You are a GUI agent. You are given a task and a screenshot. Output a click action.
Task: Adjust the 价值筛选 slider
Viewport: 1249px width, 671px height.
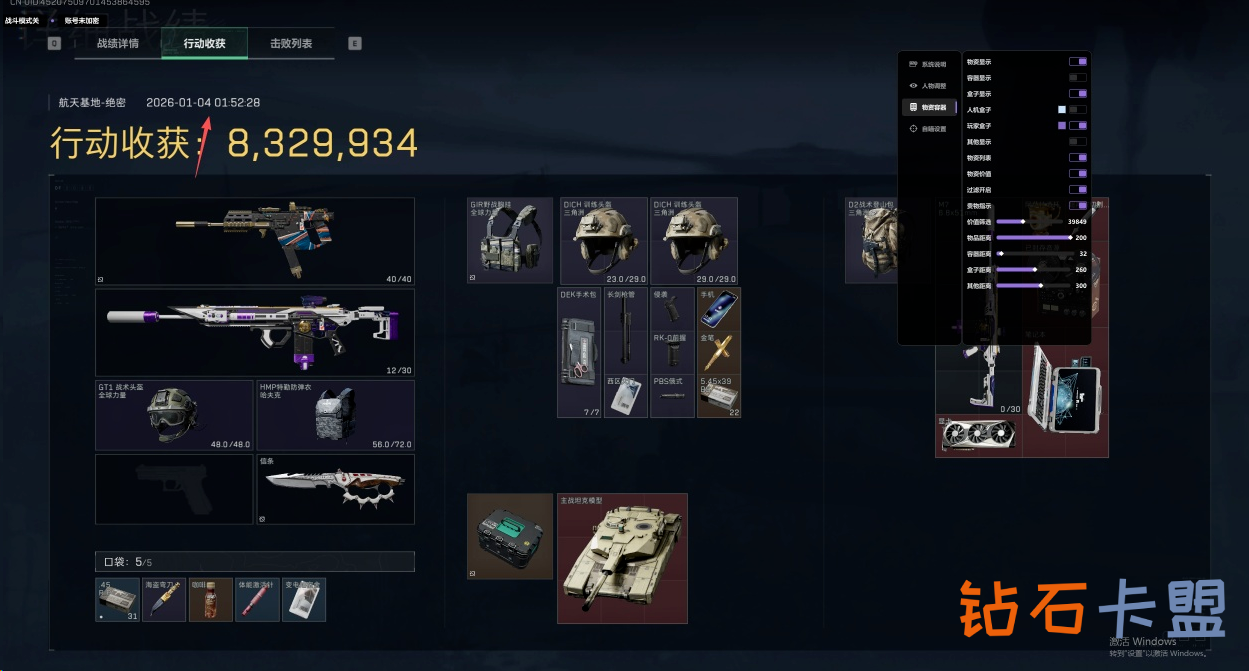click(1023, 222)
